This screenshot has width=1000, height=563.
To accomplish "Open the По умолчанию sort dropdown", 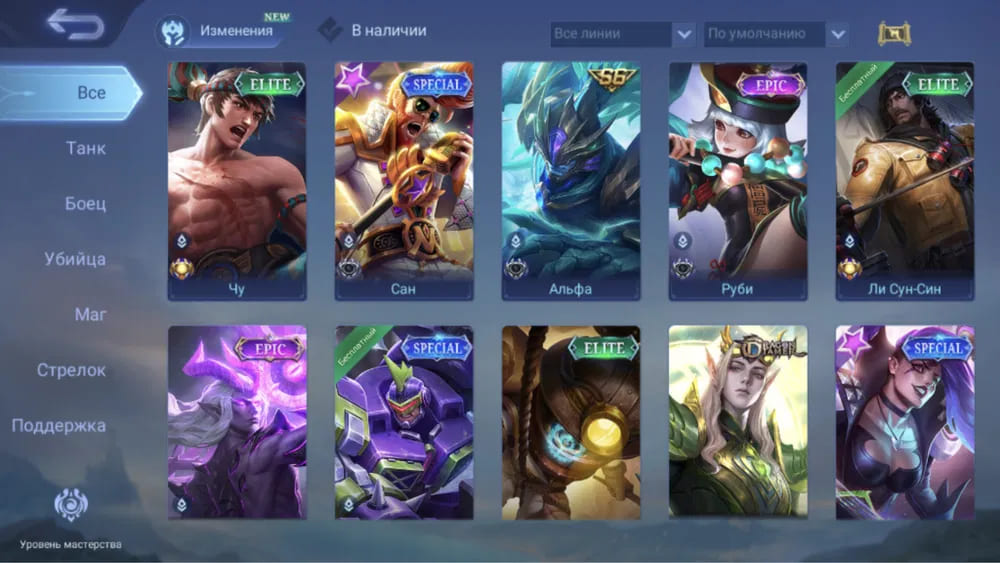I will pos(776,34).
